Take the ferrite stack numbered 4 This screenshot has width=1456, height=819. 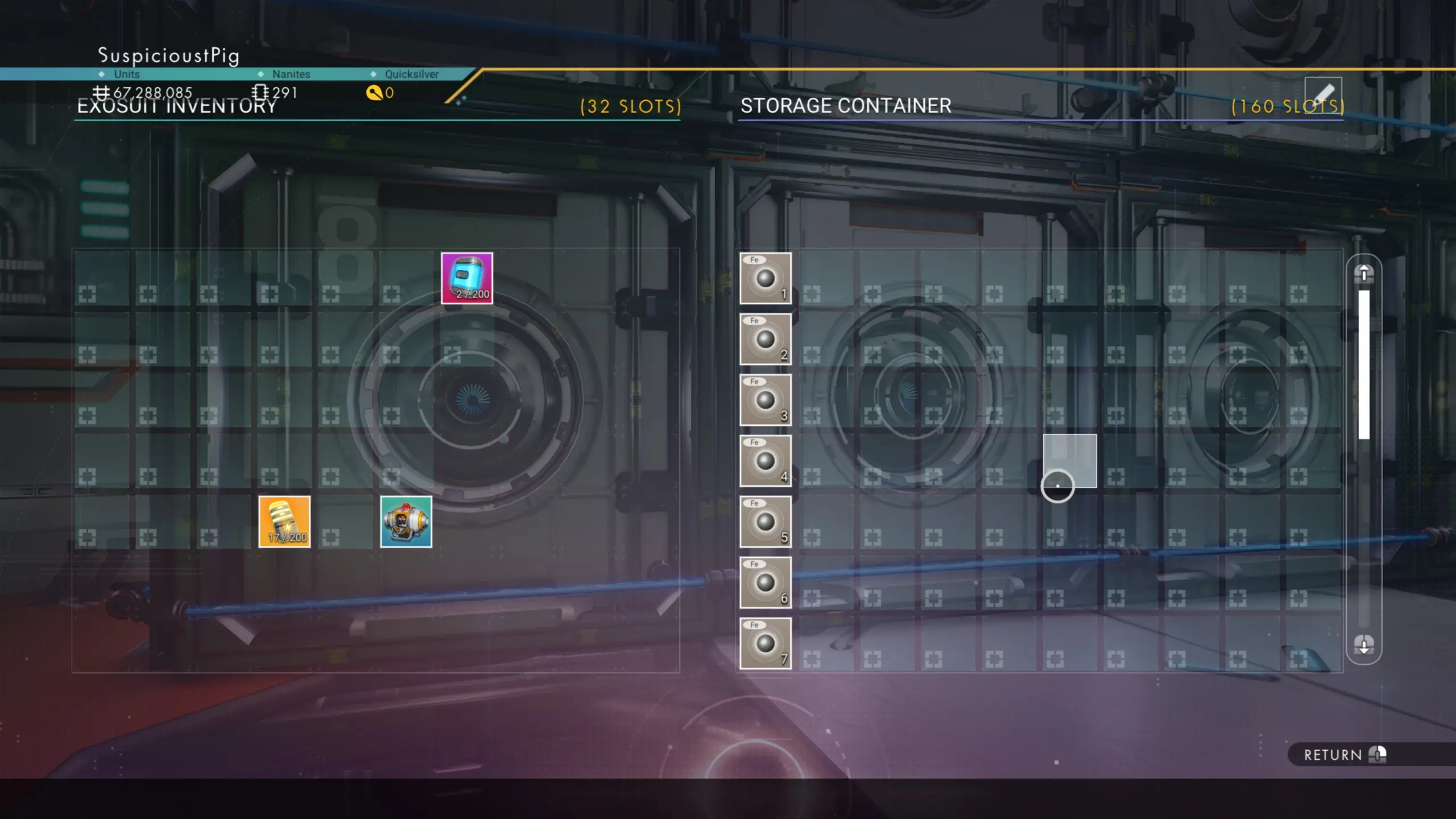click(x=765, y=461)
